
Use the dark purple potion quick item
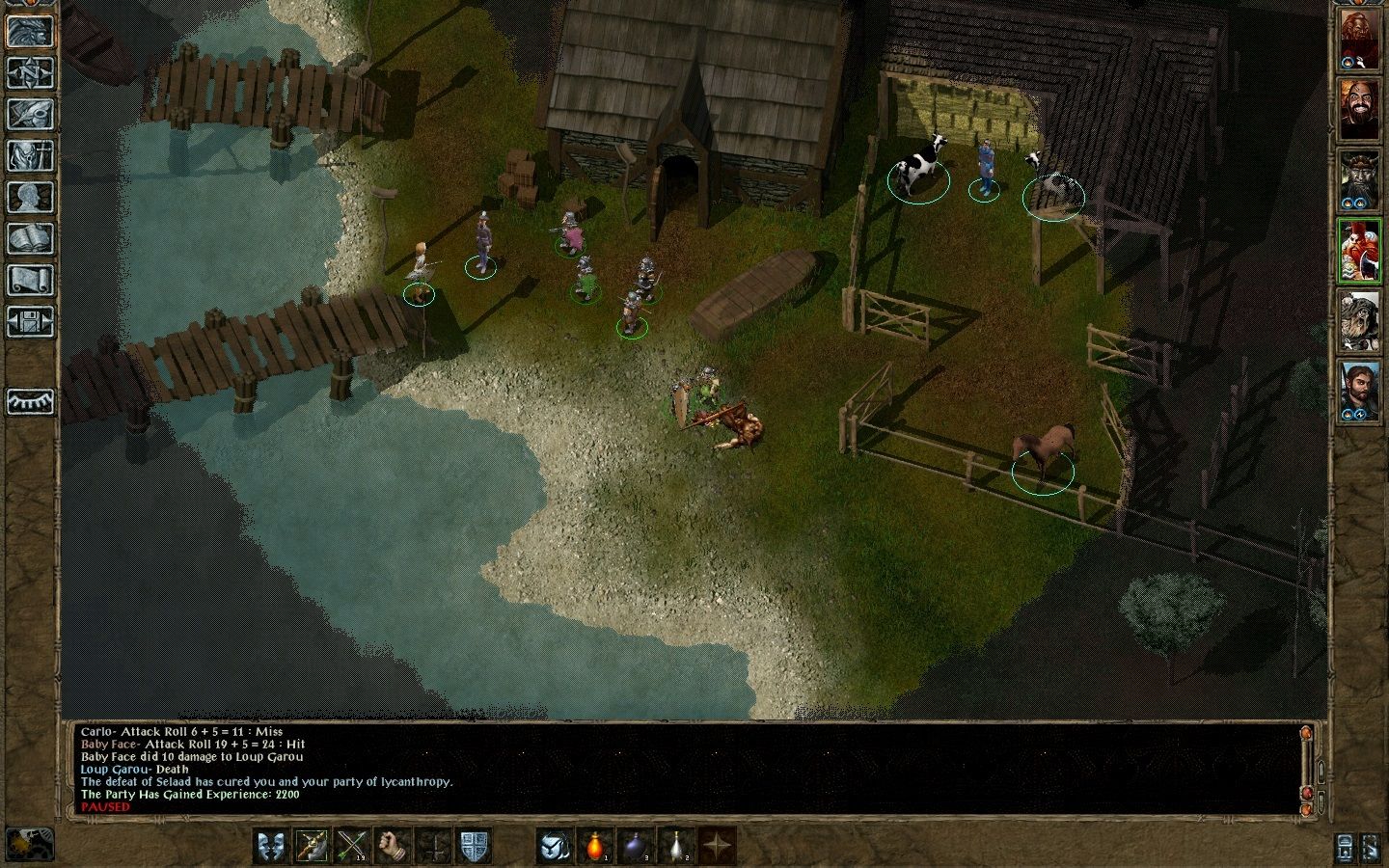coord(636,846)
